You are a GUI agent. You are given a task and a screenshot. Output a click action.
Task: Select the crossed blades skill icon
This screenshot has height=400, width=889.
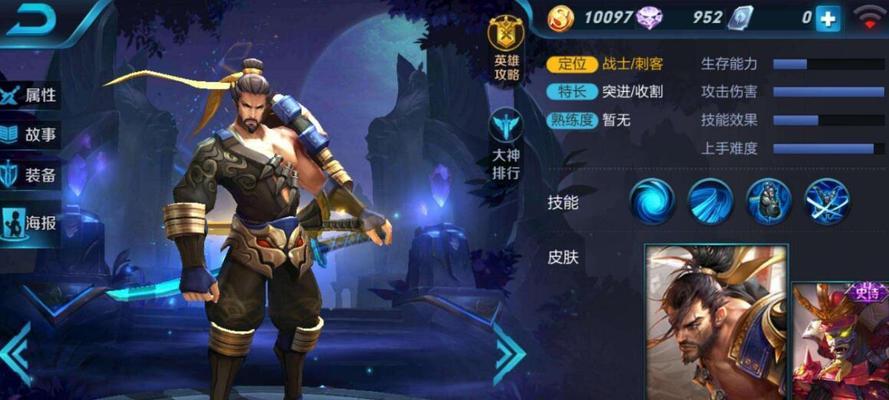pos(827,201)
